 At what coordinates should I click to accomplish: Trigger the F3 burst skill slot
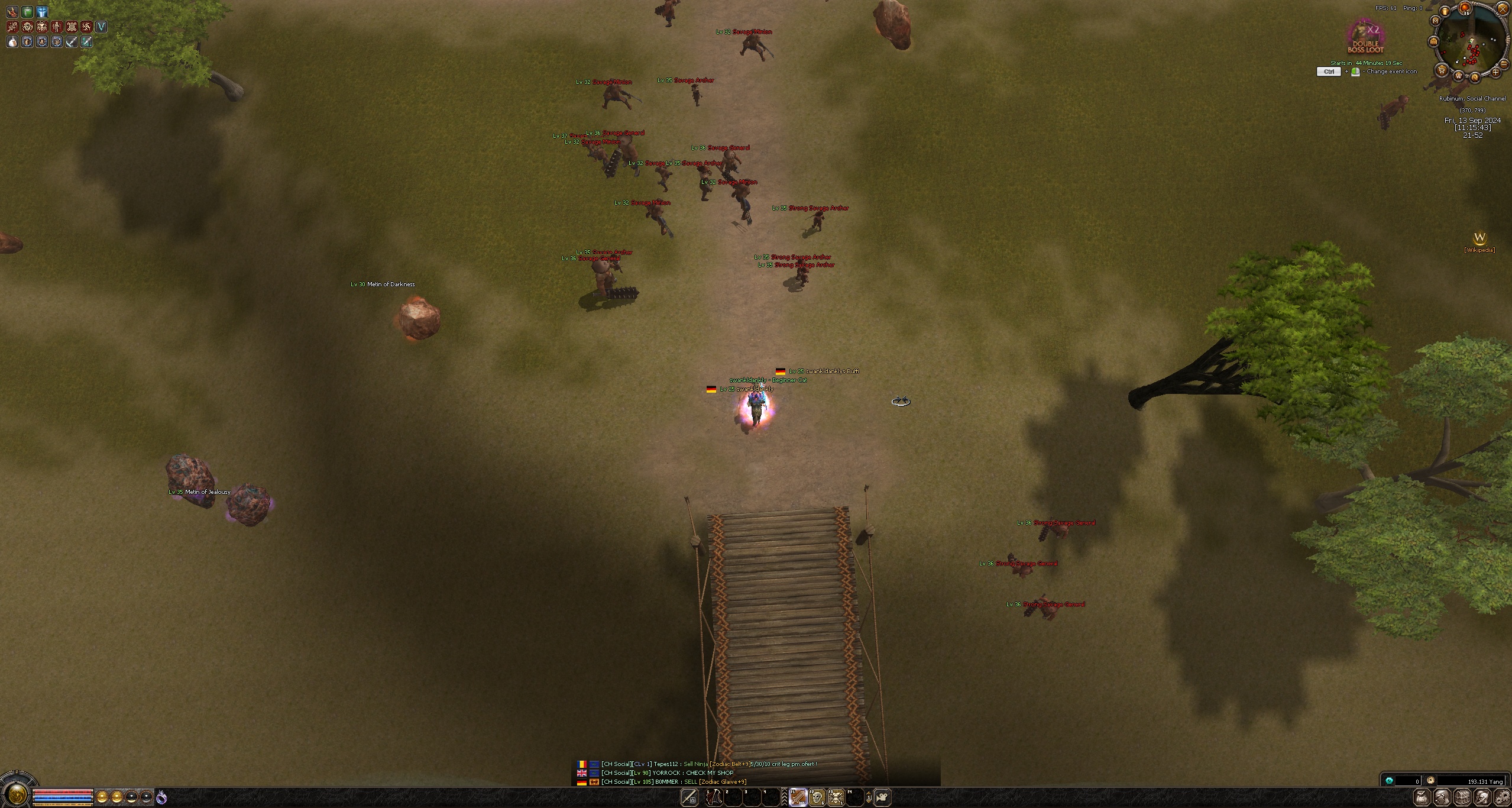coord(836,797)
